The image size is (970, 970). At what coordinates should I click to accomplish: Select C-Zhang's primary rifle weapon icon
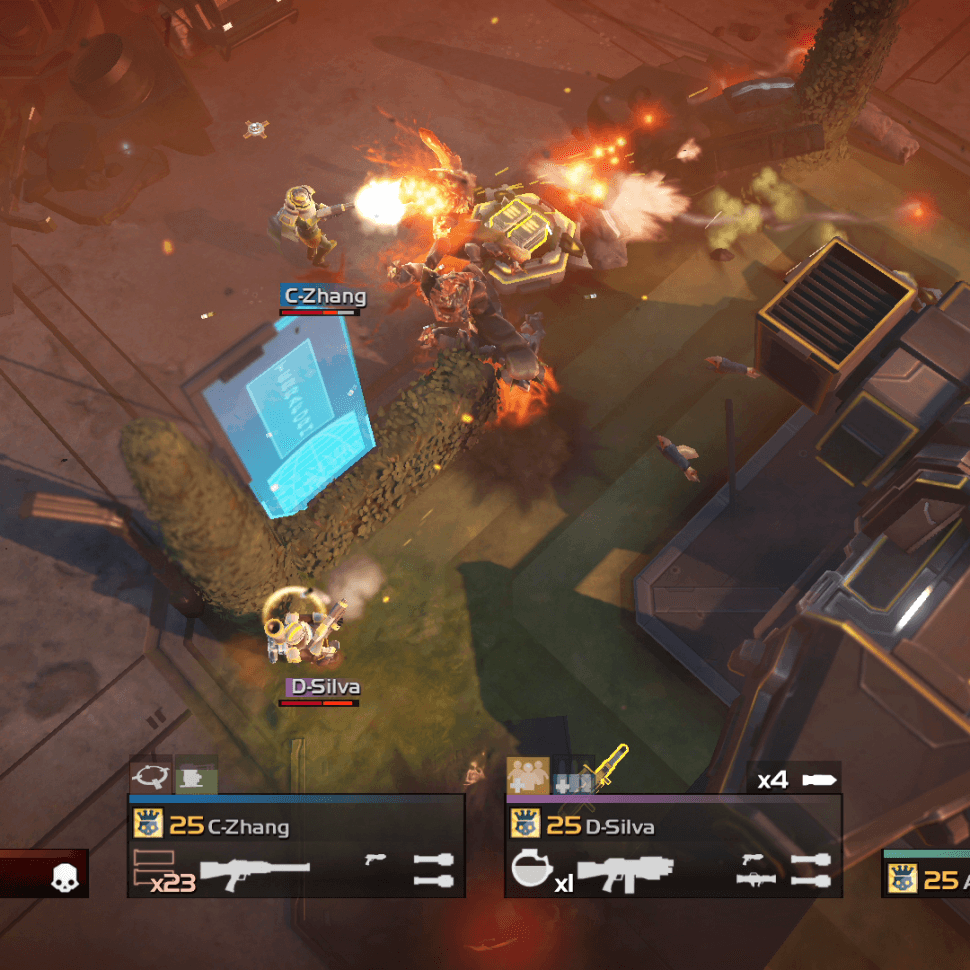tap(256, 872)
